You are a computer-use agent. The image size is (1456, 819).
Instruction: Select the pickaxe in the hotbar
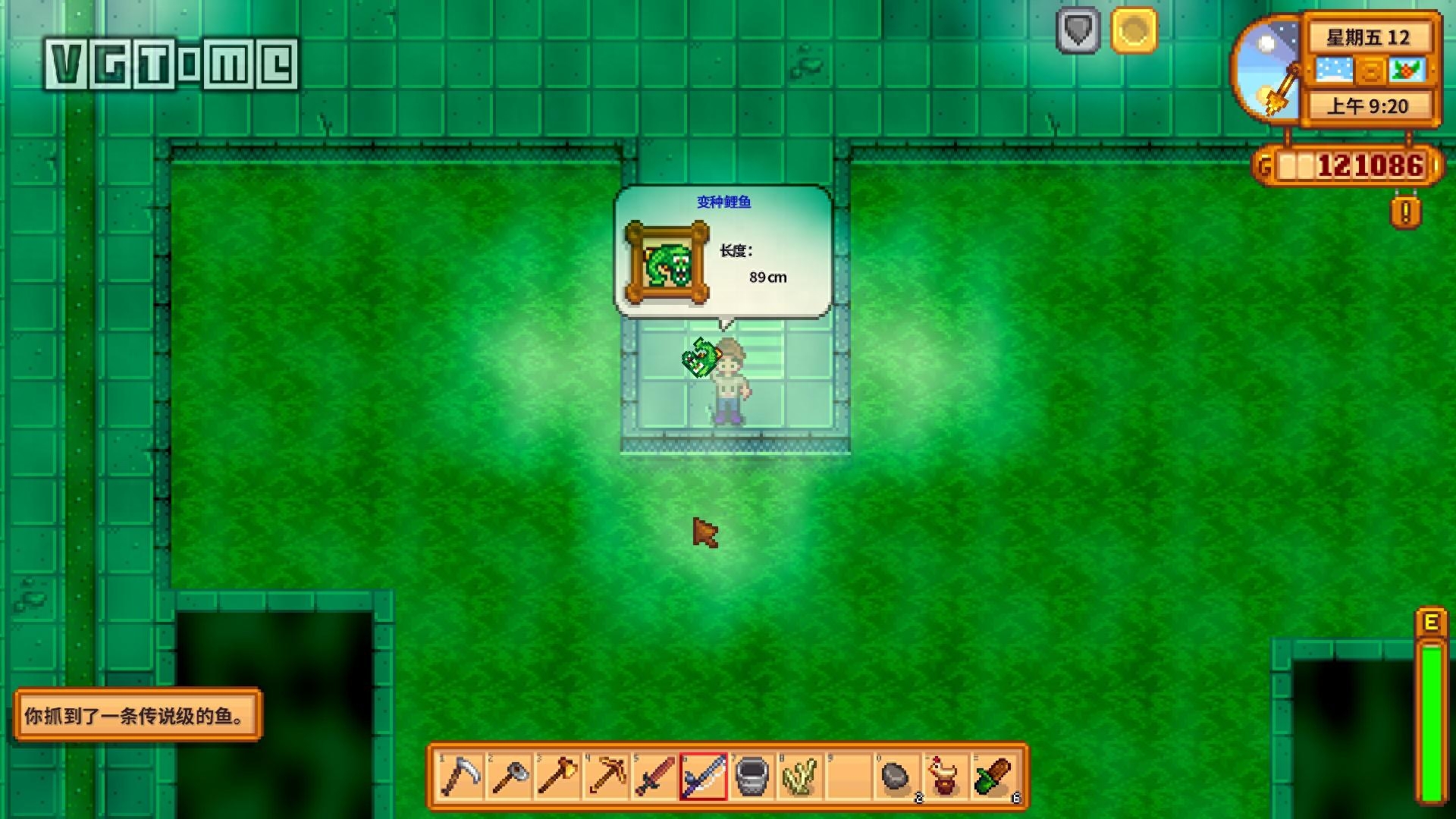tap(606, 777)
